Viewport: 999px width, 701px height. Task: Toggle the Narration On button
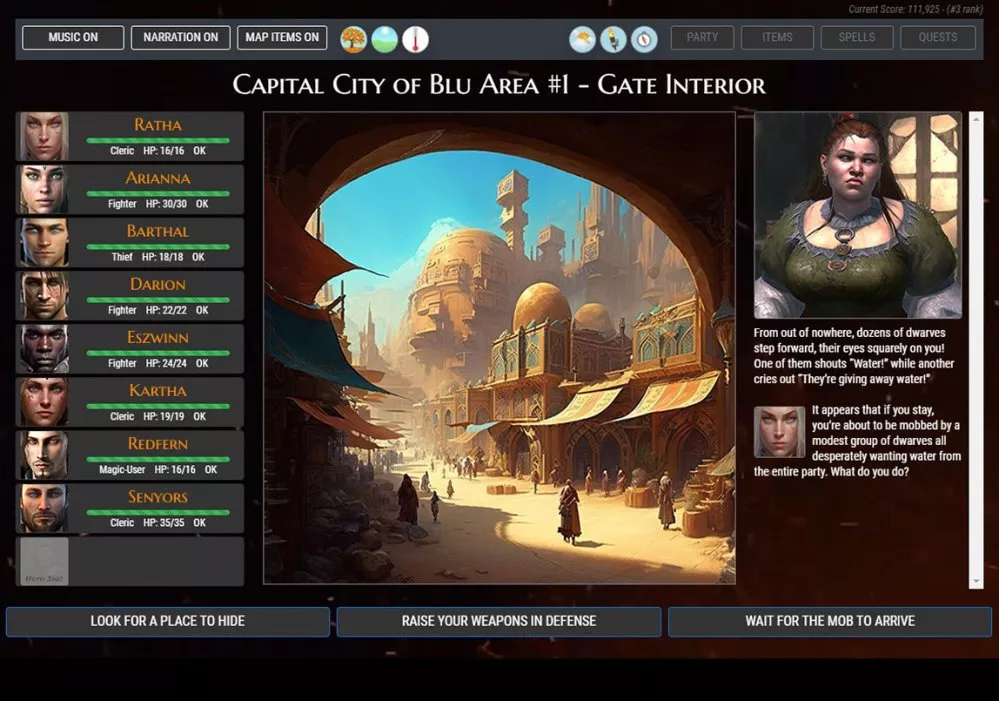(180, 38)
